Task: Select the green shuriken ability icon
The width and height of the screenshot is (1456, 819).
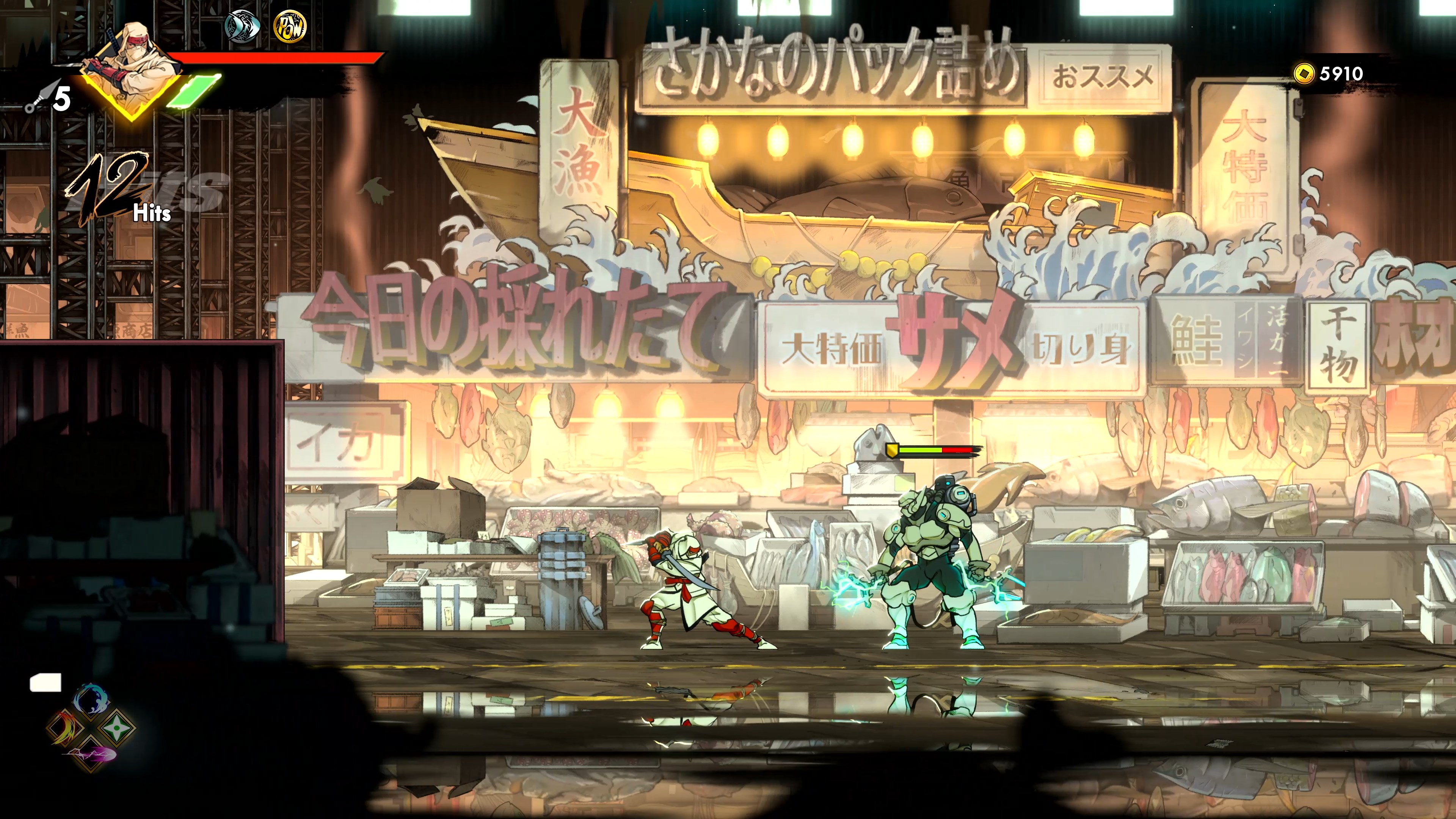Action: point(118,728)
